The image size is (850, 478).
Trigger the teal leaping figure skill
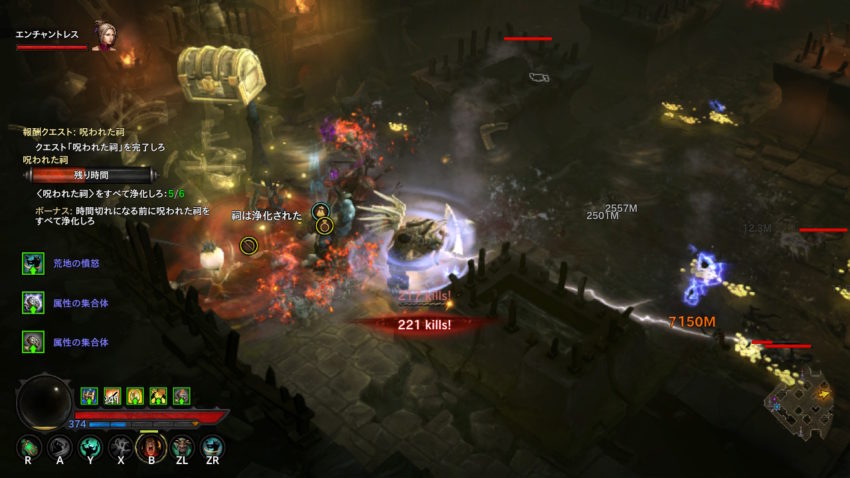(90, 447)
